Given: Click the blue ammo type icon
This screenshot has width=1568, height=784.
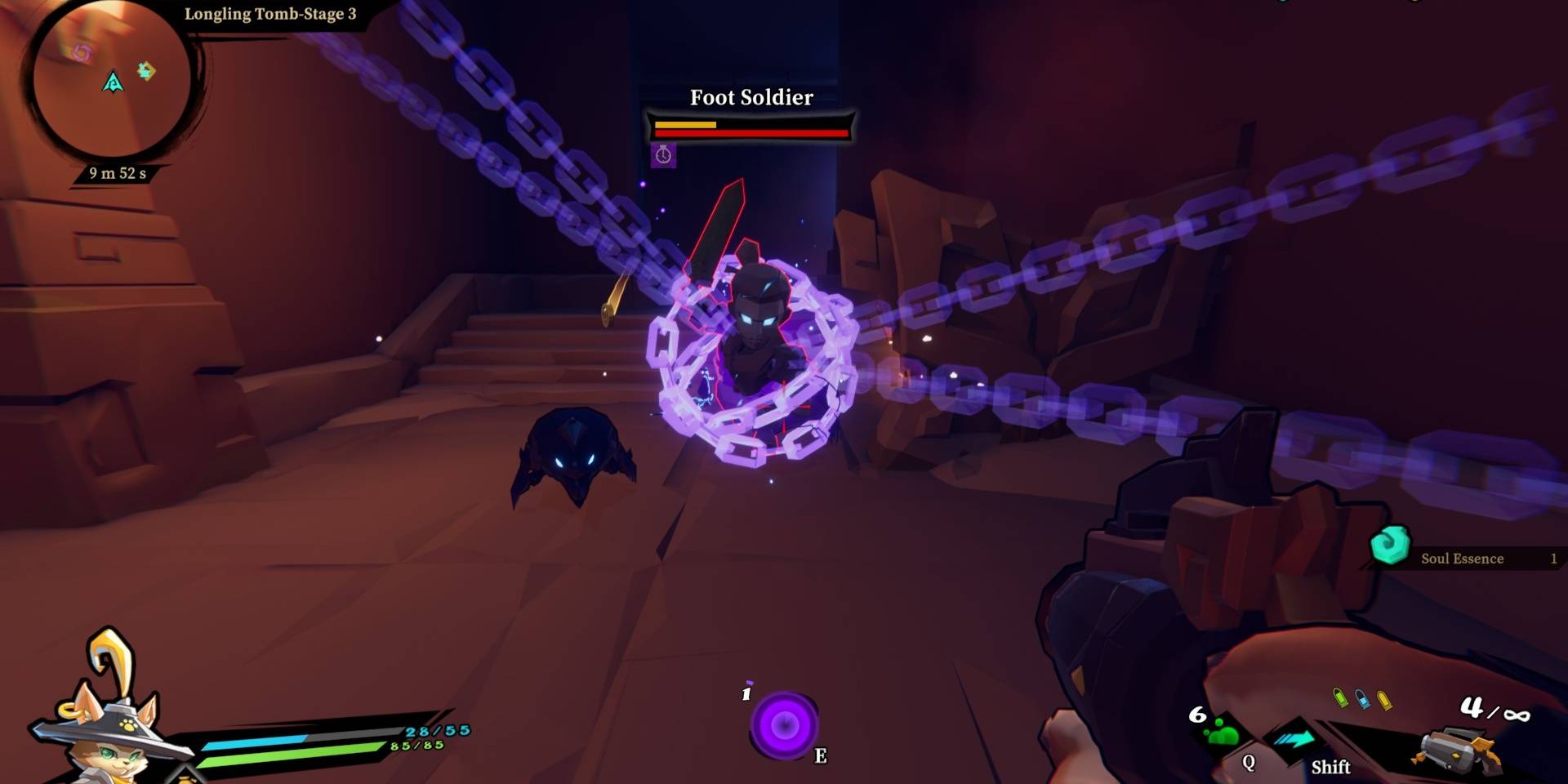Looking at the screenshot, I should click(x=1361, y=698).
